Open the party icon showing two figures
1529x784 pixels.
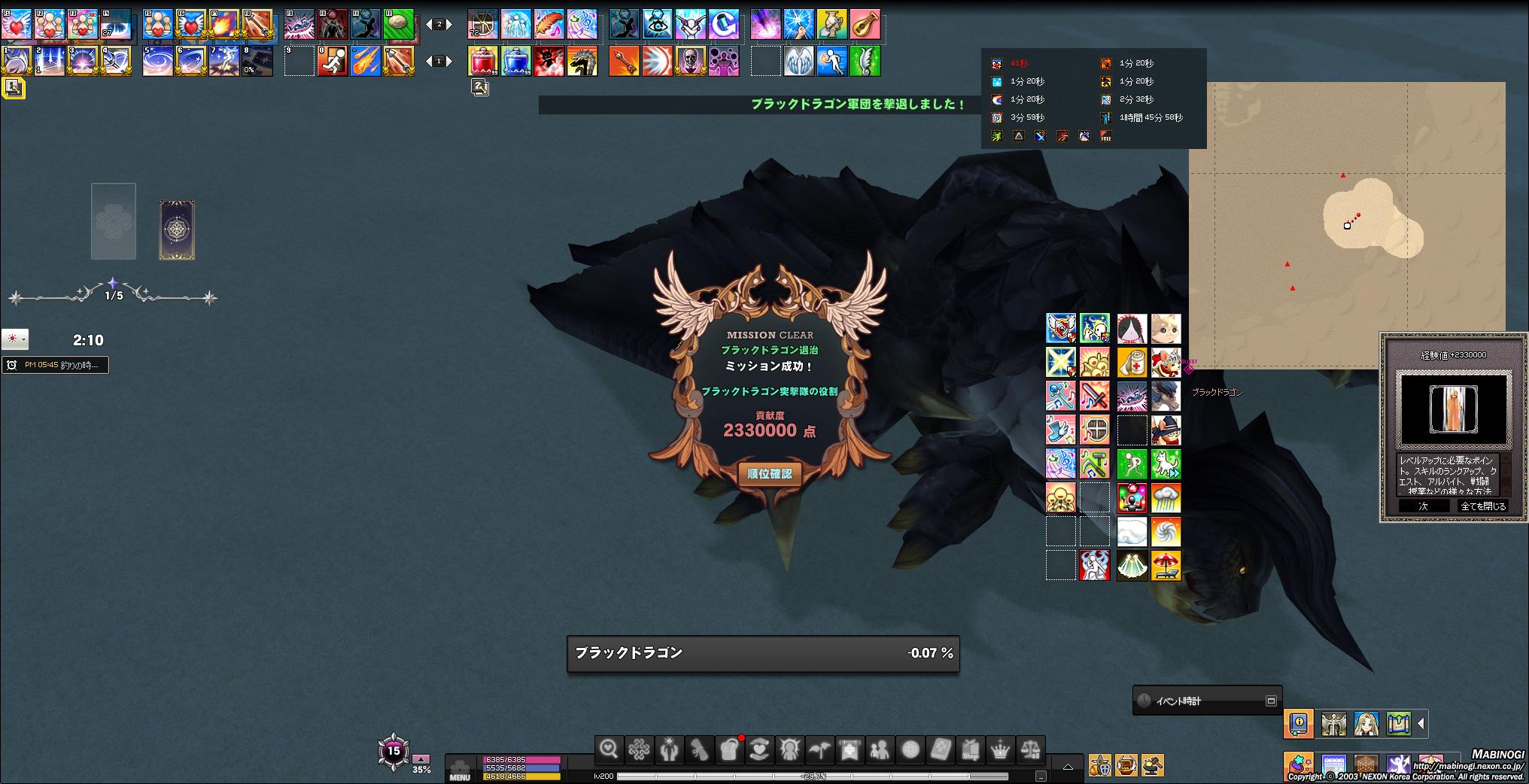(880, 749)
